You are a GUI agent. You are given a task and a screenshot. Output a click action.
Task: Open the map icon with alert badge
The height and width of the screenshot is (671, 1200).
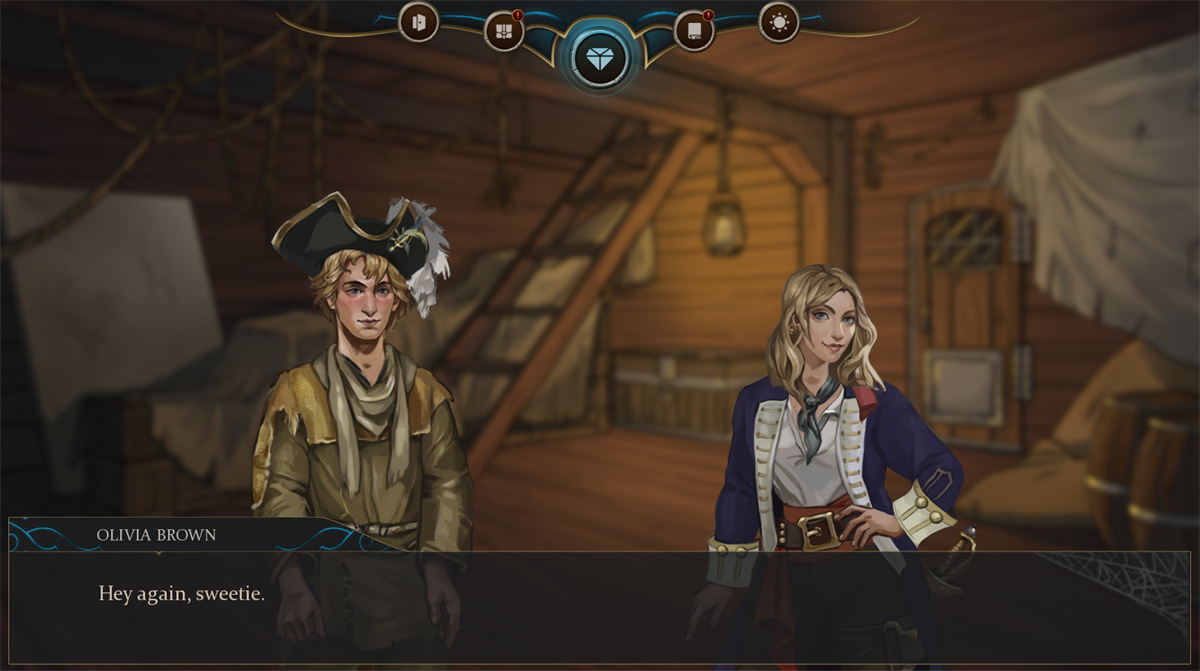(504, 31)
